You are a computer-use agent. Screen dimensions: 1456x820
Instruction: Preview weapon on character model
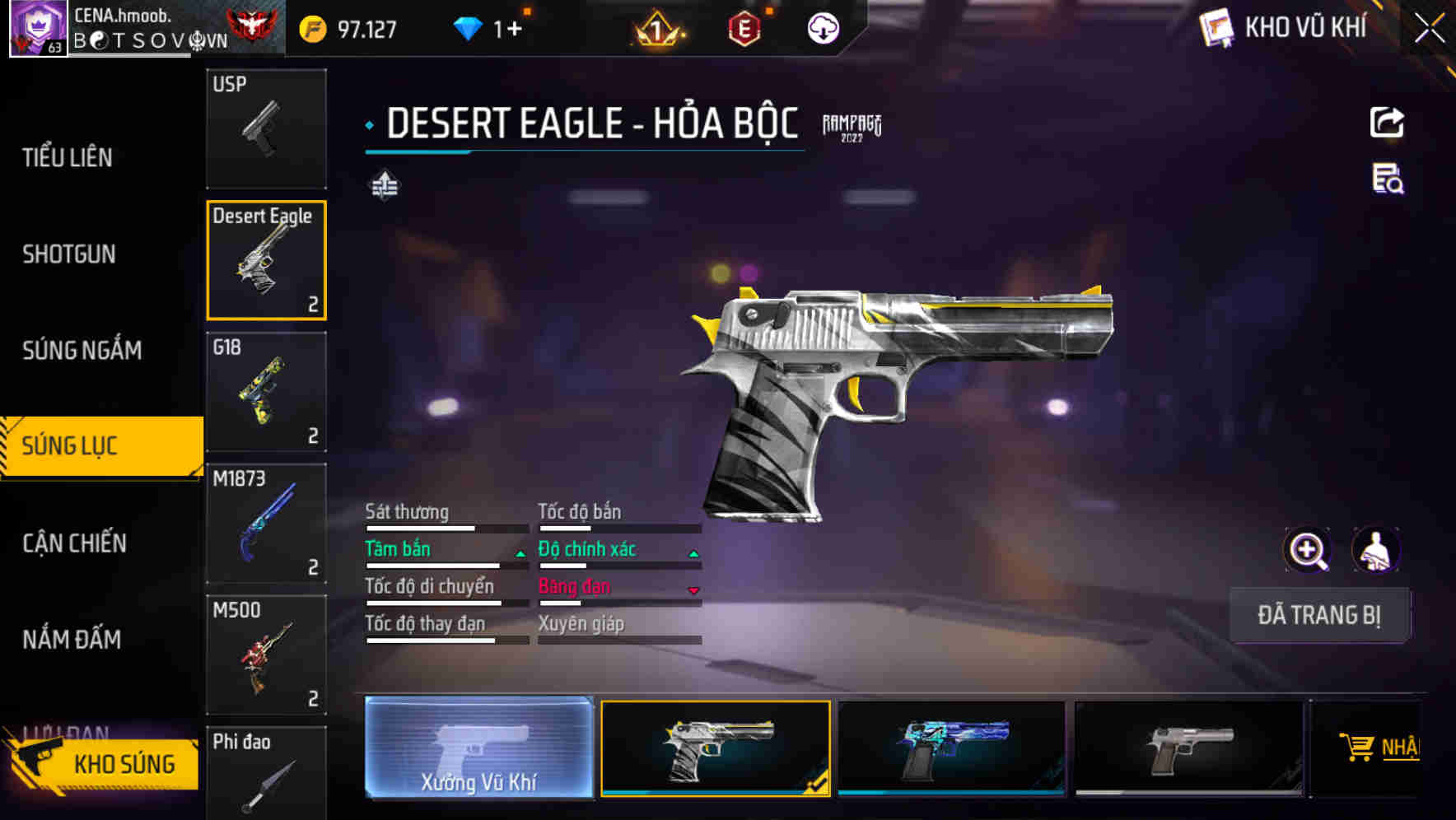coord(1376,550)
